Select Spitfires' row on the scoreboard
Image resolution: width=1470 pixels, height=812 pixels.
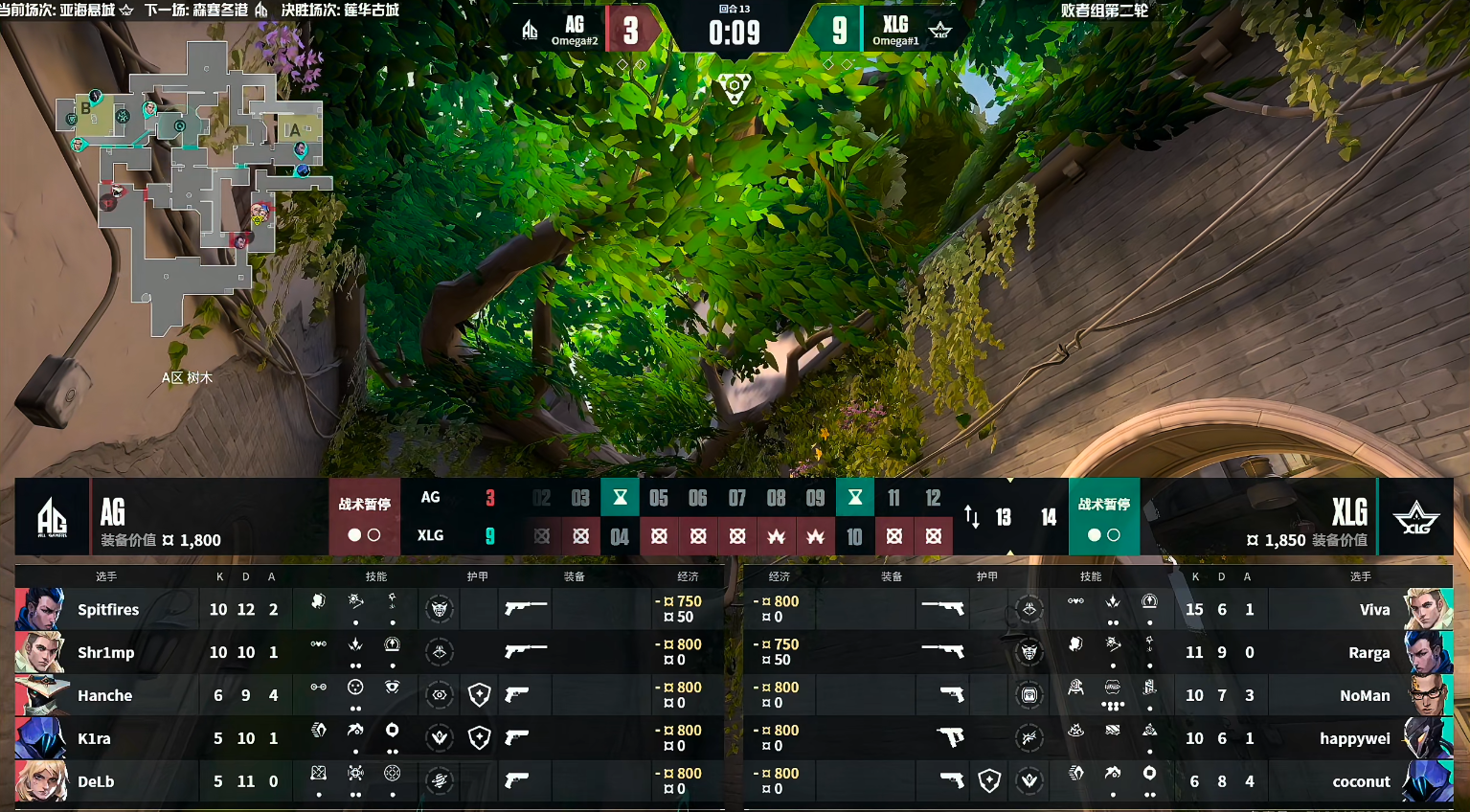coord(369,609)
